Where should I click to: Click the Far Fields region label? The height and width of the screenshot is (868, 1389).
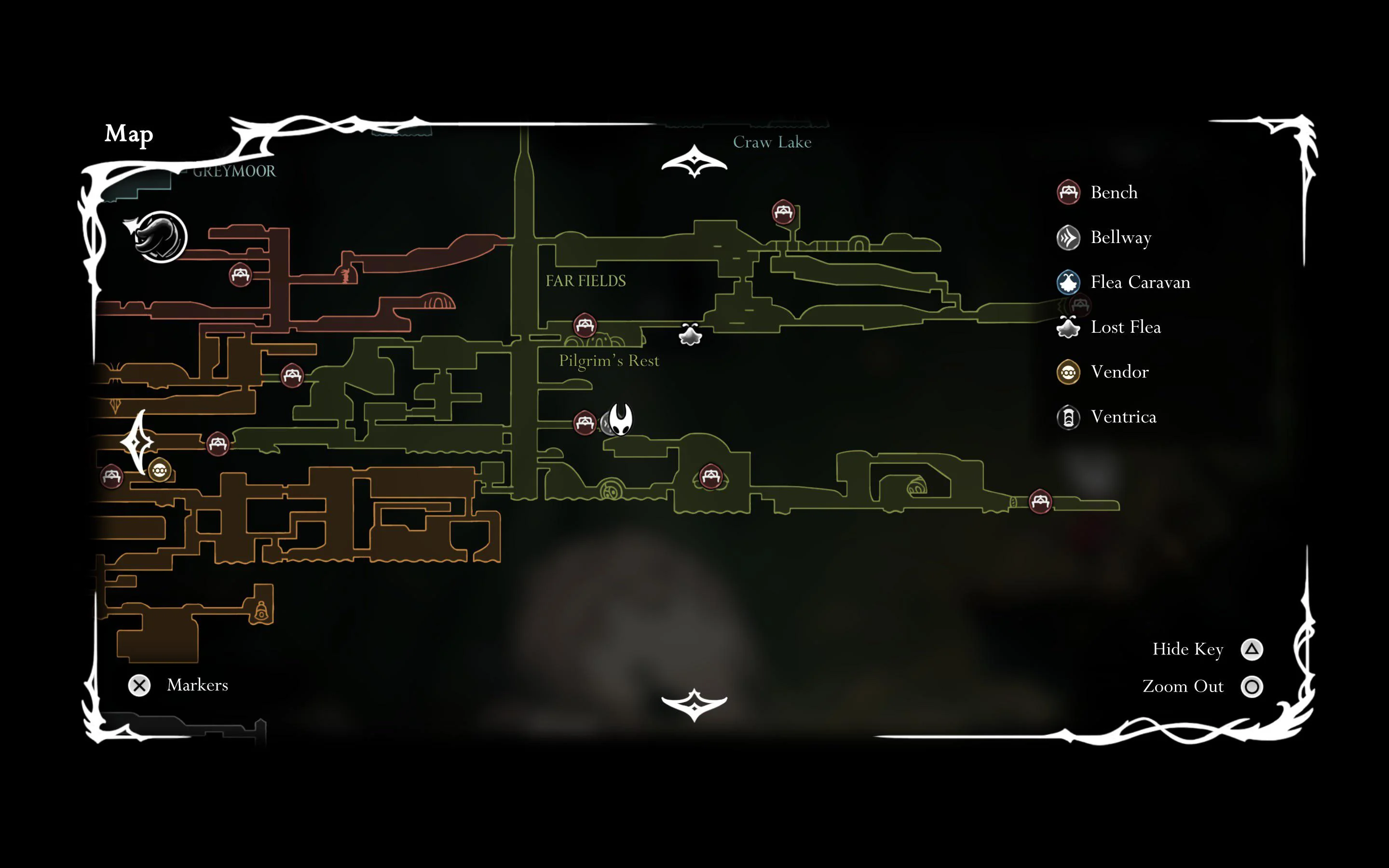pyautogui.click(x=586, y=281)
